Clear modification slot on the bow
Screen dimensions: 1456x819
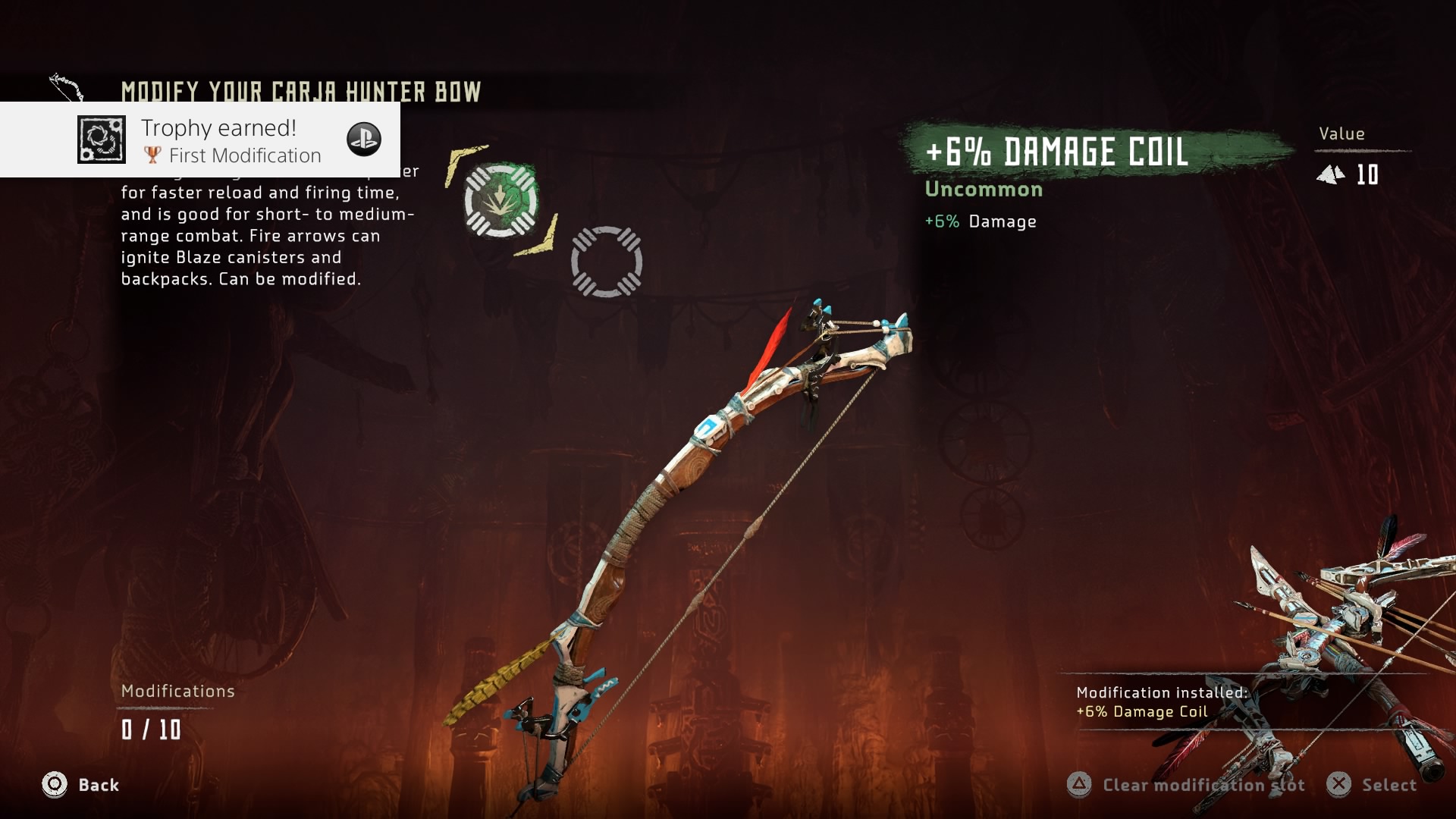pos(1186,785)
